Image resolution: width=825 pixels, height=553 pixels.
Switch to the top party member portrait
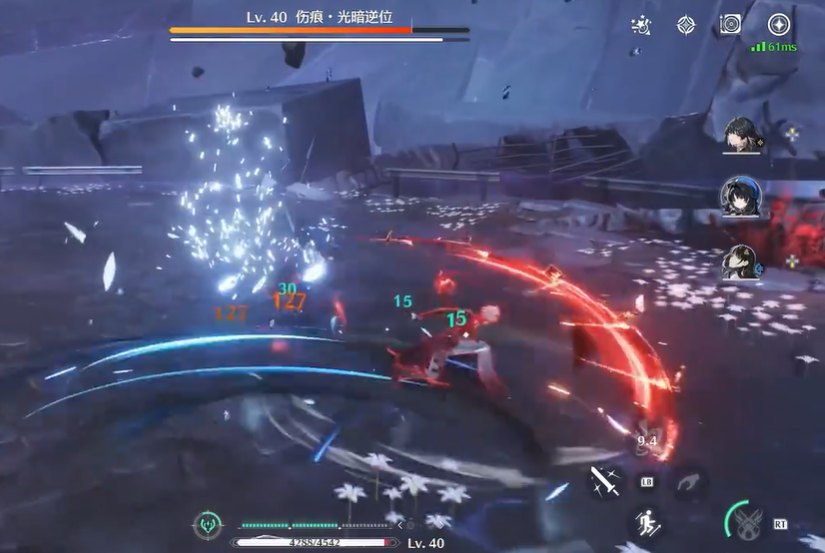742,134
